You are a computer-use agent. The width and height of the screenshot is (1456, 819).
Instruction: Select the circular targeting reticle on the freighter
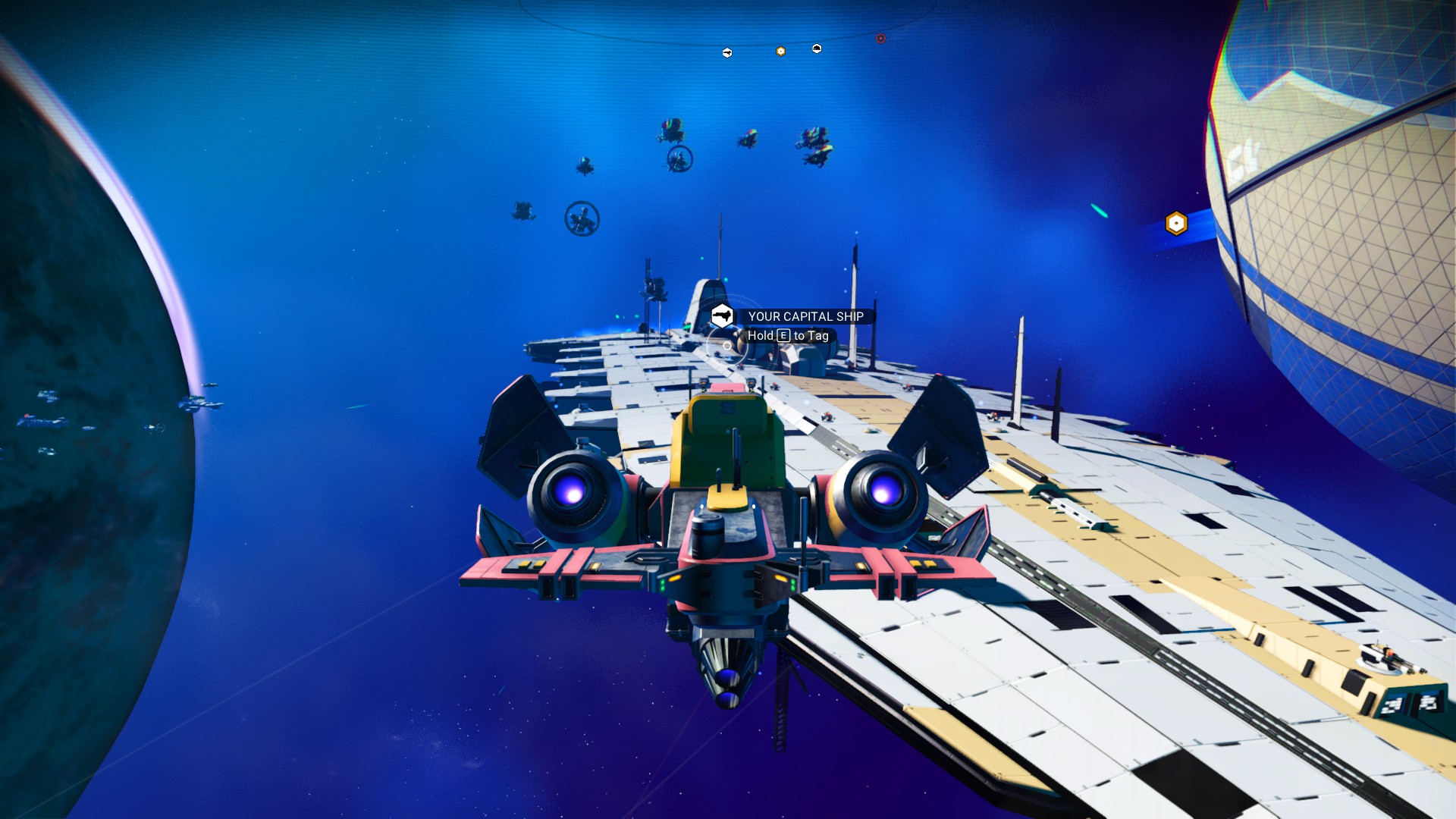tap(727, 346)
